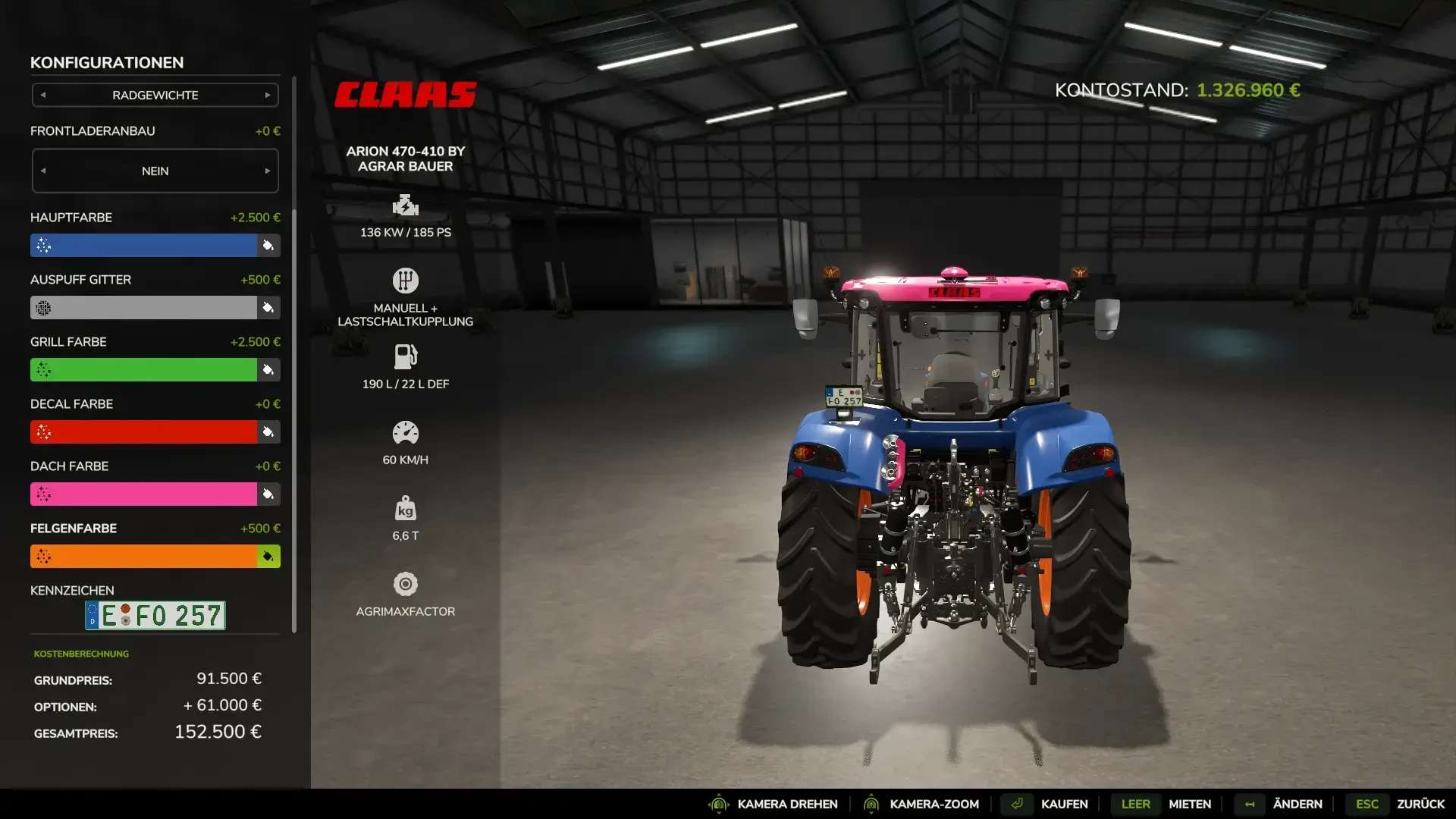Go back with Zurück
This screenshot has height=819, width=1456.
point(1420,804)
